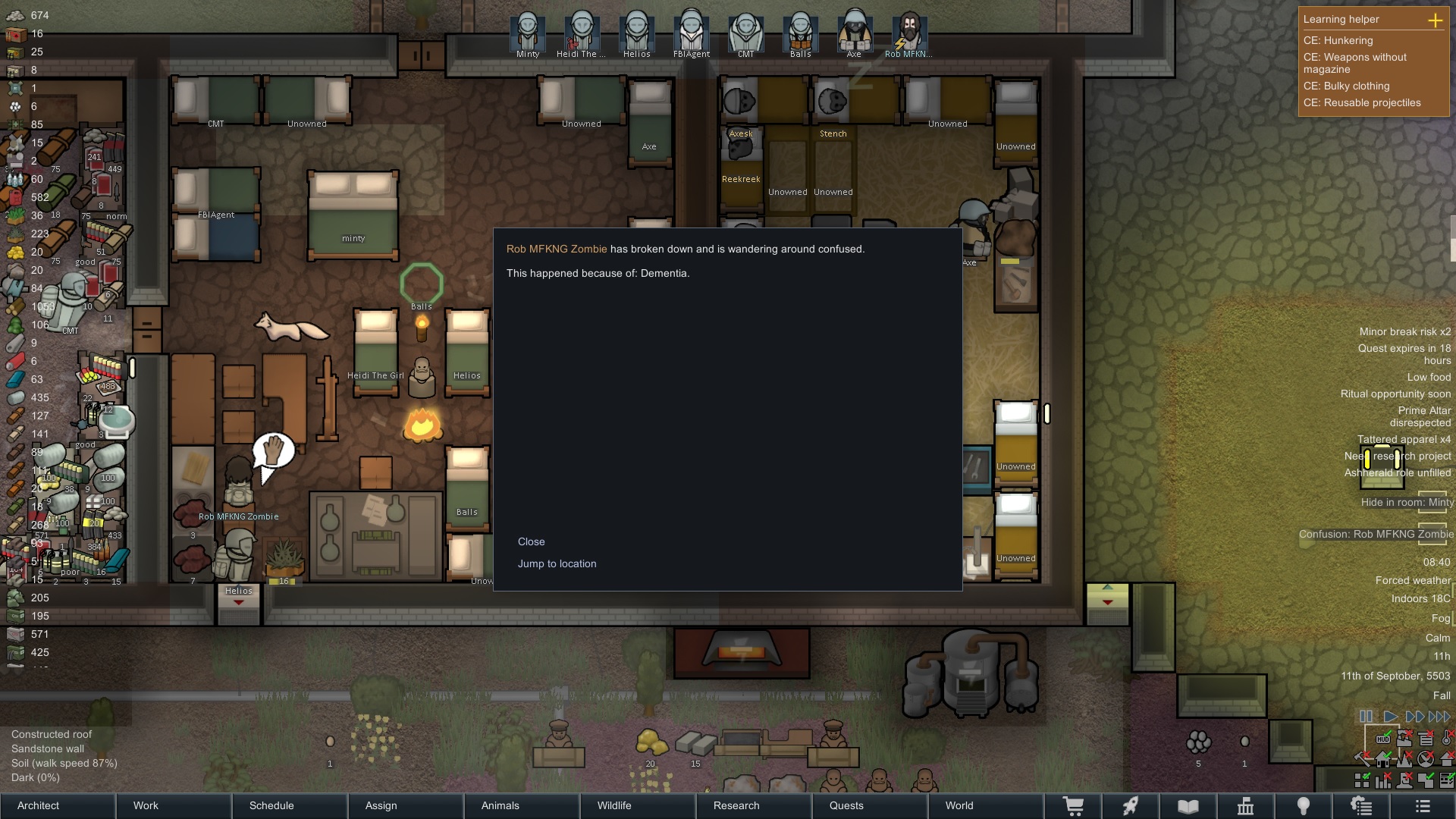This screenshot has width=1456, height=819.
Task: Close the mental break dialog
Action: coord(531,541)
